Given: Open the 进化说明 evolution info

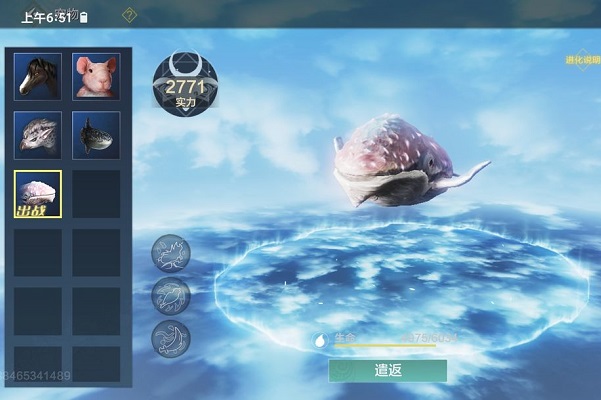Looking at the screenshot, I should pos(584,60).
